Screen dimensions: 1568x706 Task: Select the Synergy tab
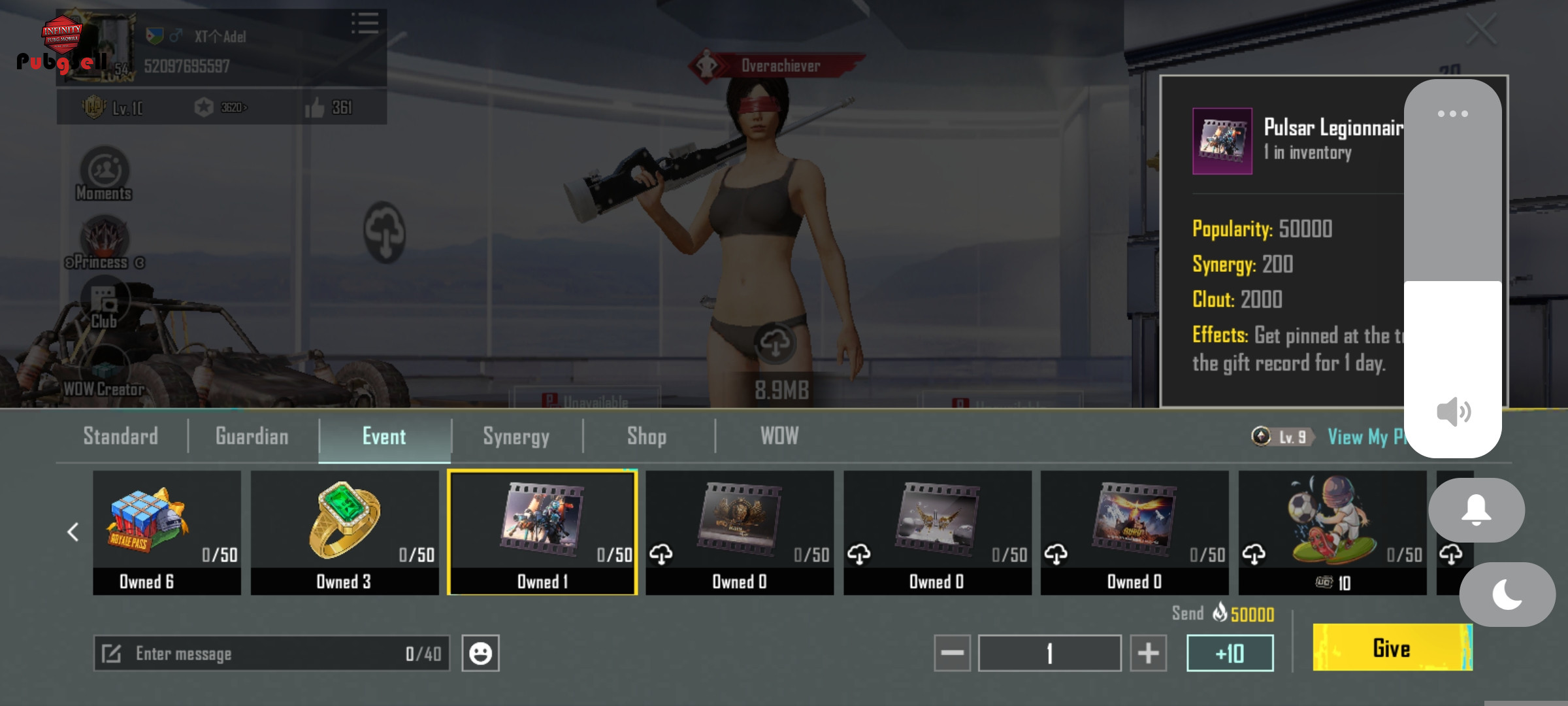[516, 436]
